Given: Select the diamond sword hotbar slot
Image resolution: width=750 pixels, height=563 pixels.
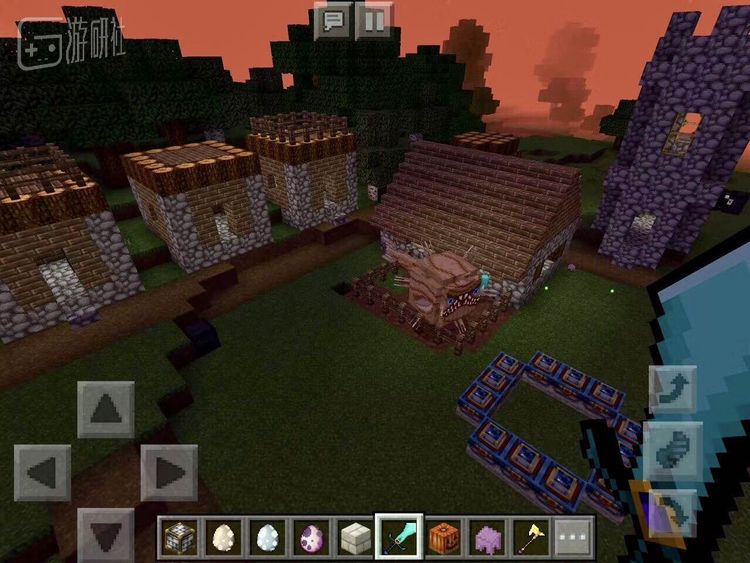Looking at the screenshot, I should click(399, 538).
